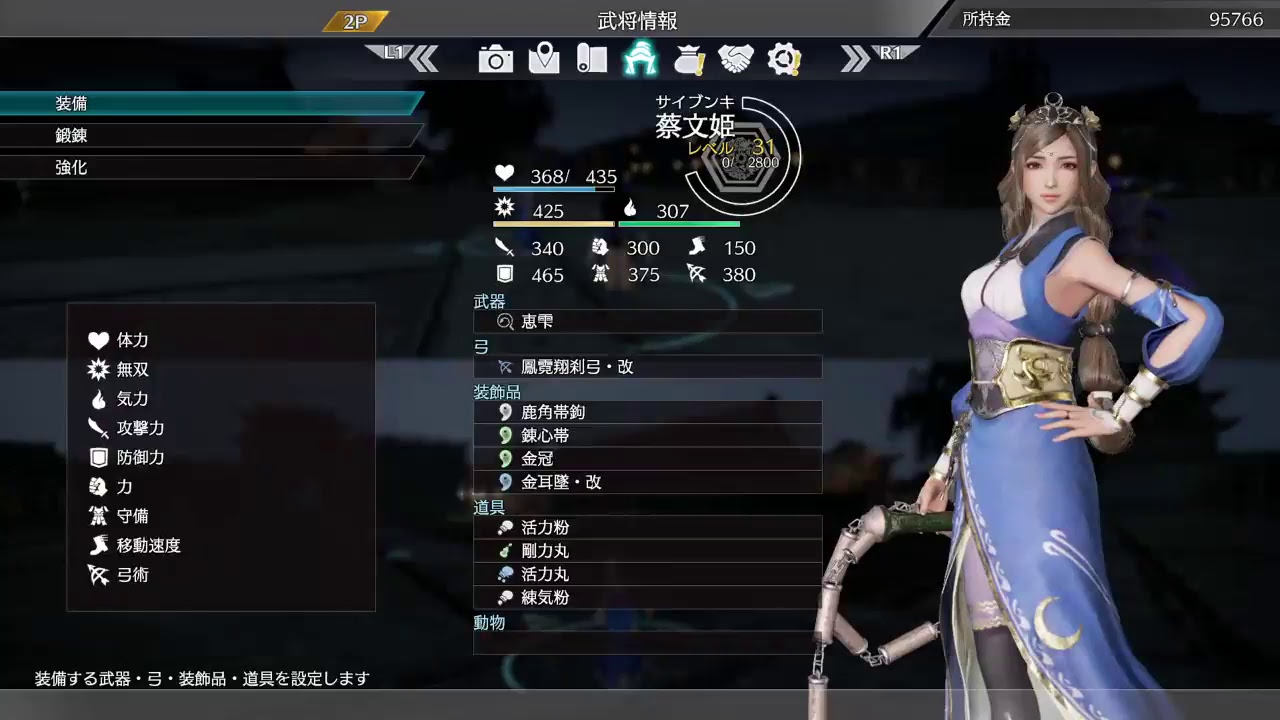Click the 2P player indicator

[x=355, y=19]
